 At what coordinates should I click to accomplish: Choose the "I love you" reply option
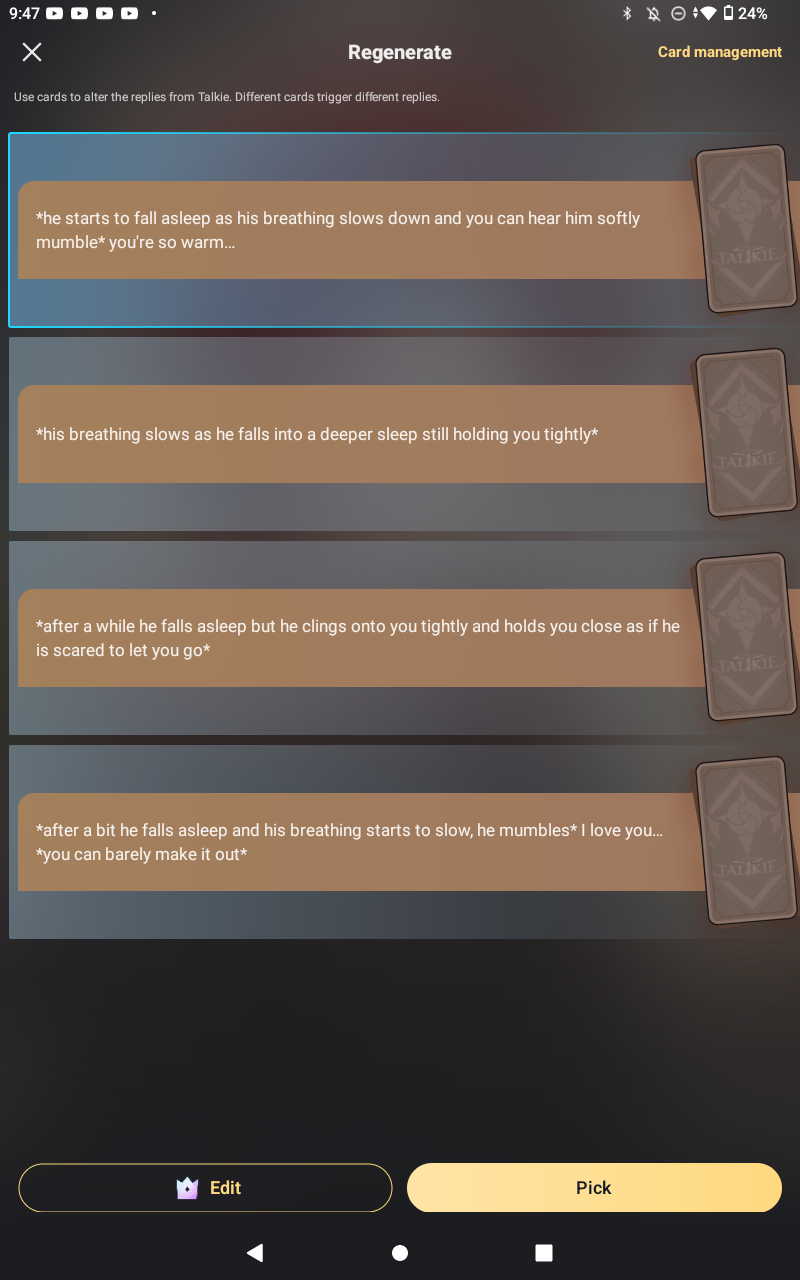(x=360, y=842)
